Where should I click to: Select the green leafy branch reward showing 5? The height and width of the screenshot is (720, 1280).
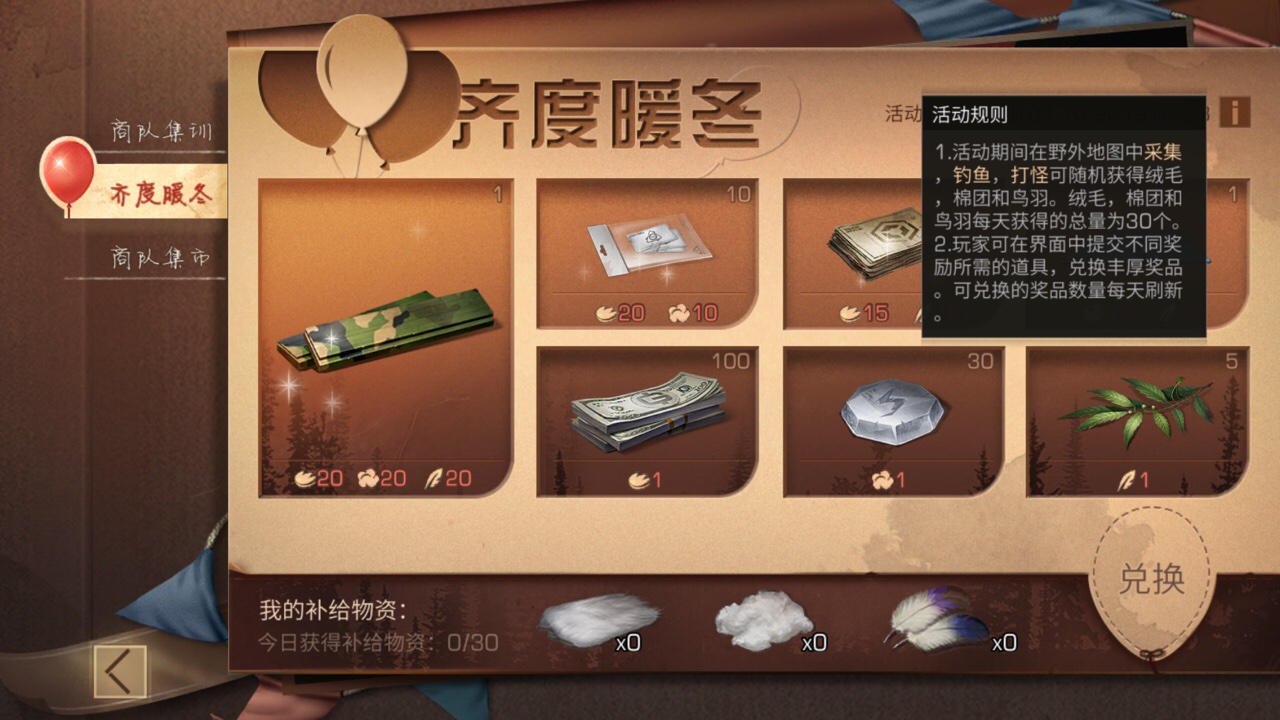coord(1135,410)
